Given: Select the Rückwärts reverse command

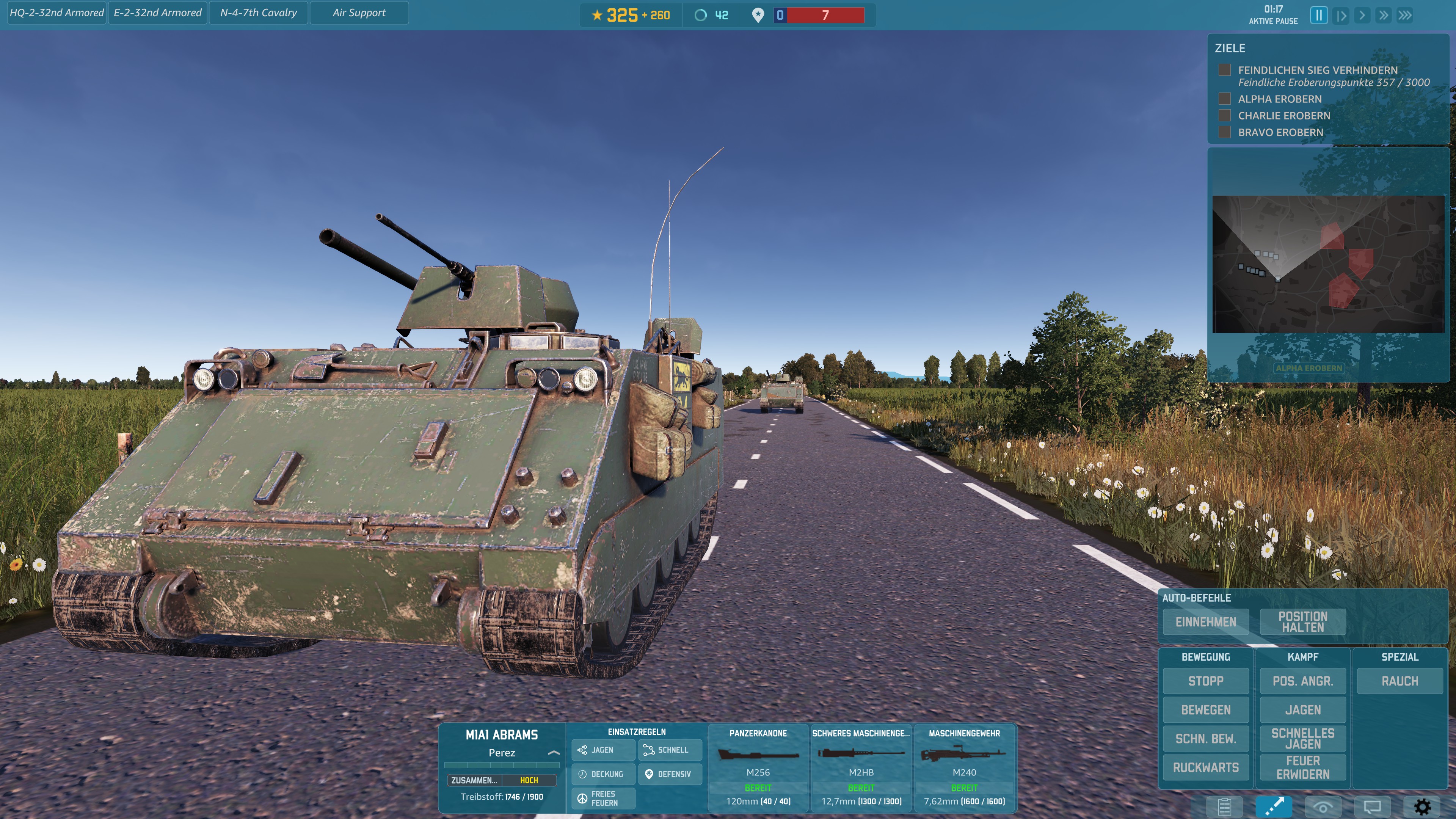Looking at the screenshot, I should point(1206,767).
